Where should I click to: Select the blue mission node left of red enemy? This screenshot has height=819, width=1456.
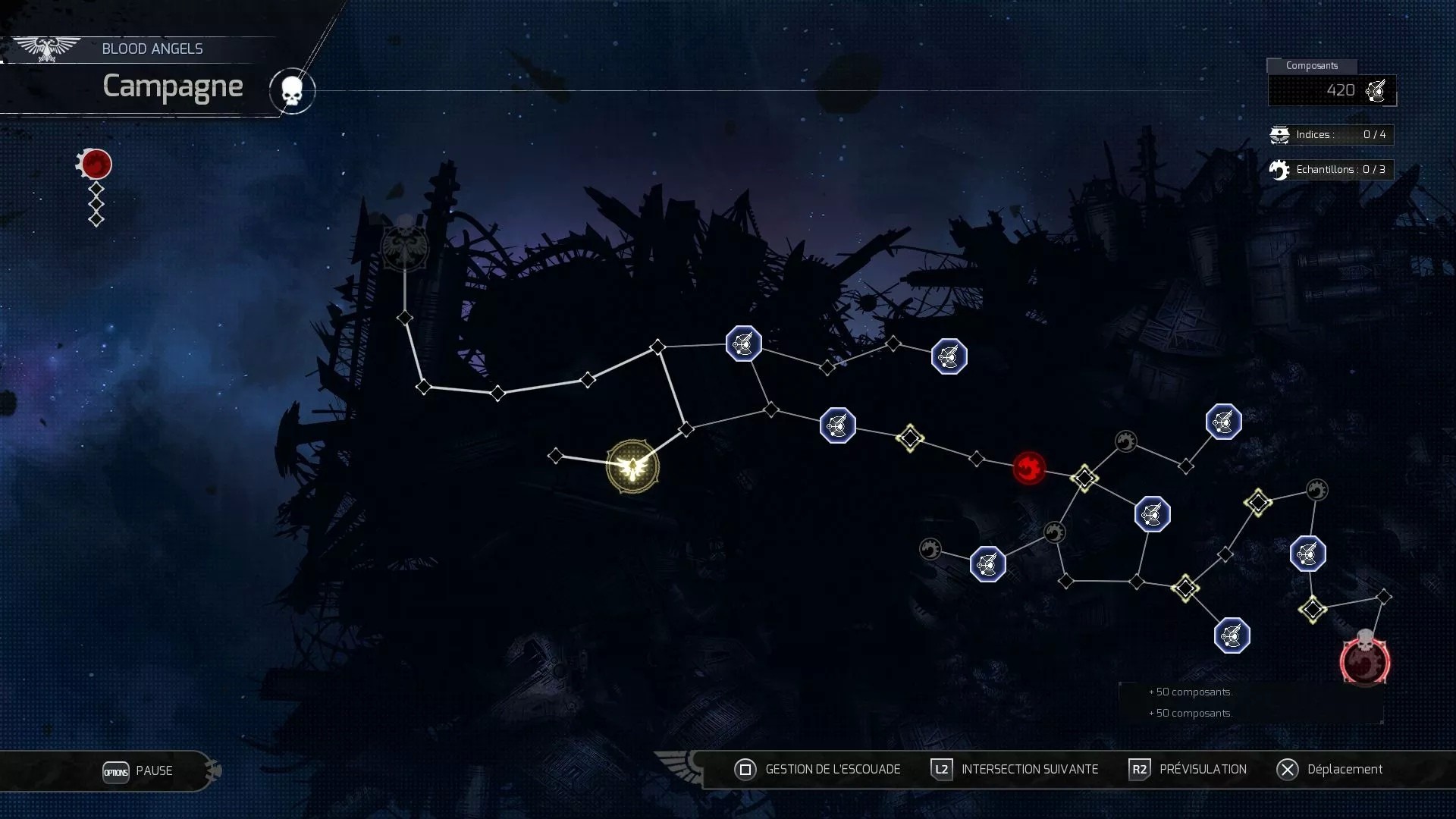837,425
